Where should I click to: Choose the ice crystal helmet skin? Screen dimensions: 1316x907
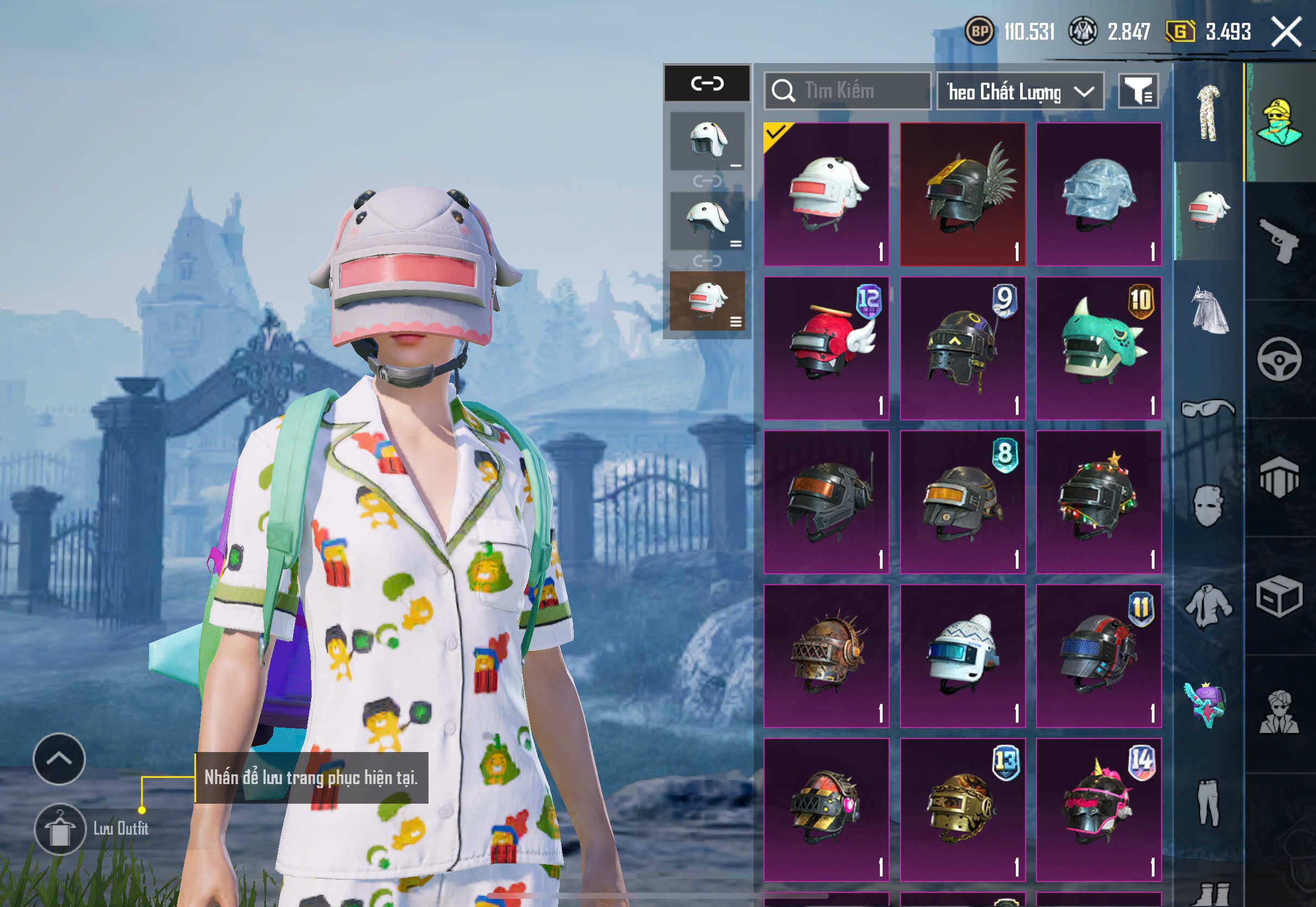point(1098,194)
